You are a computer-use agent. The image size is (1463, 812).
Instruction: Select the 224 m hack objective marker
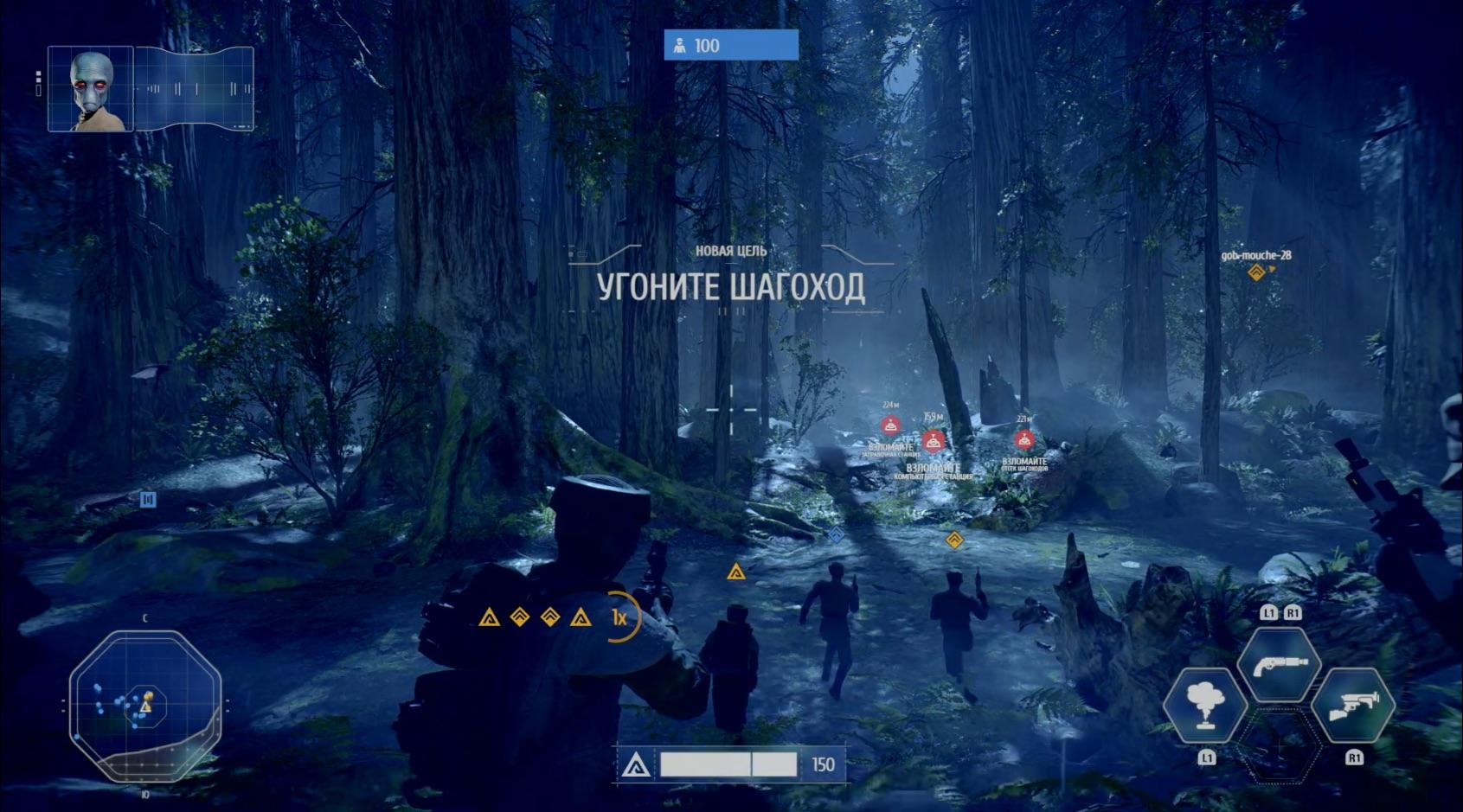click(x=890, y=425)
